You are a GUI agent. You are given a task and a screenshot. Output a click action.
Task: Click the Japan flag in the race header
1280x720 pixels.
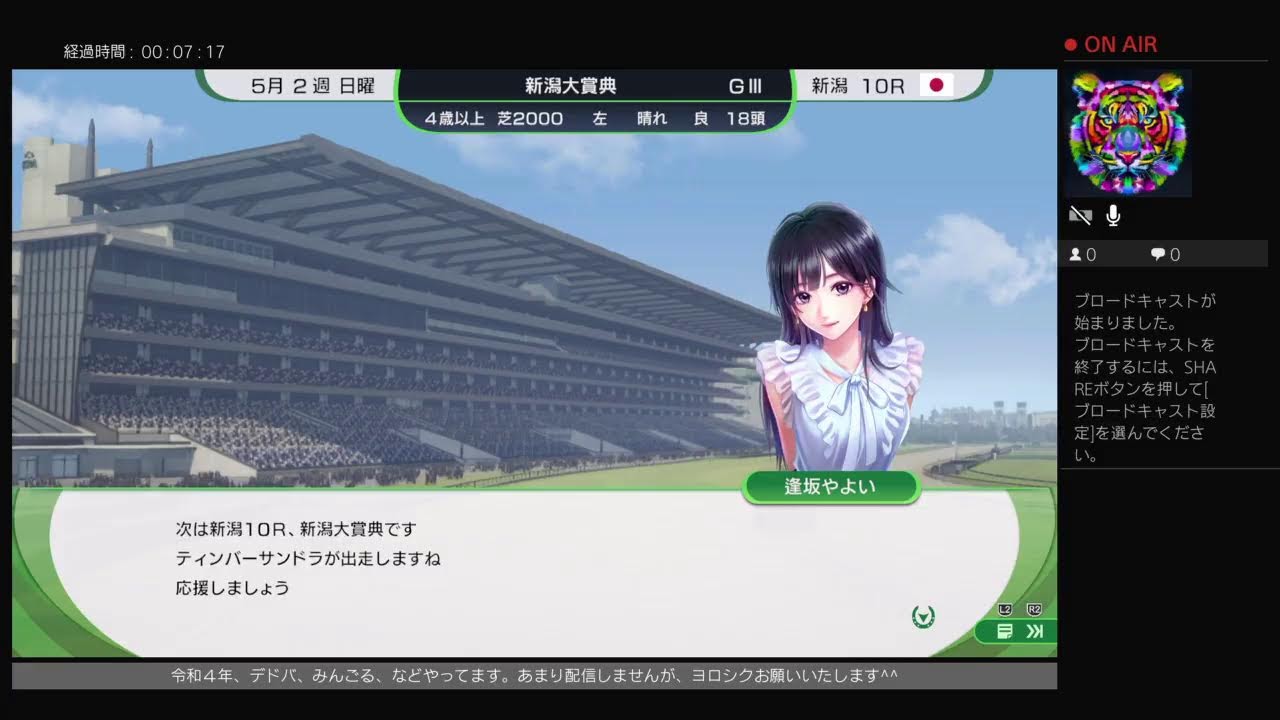[936, 86]
